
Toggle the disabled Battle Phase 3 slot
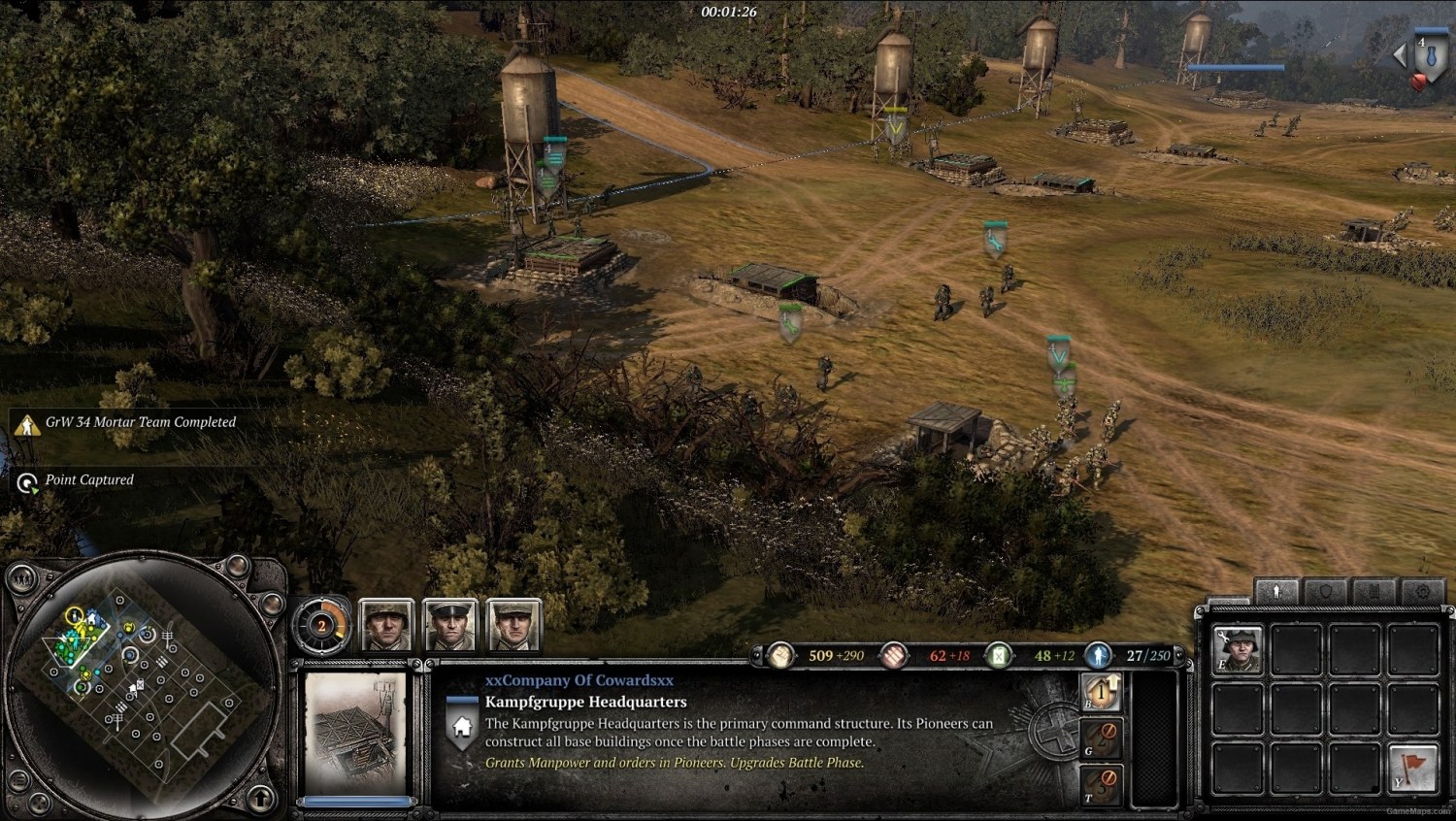point(1101,783)
